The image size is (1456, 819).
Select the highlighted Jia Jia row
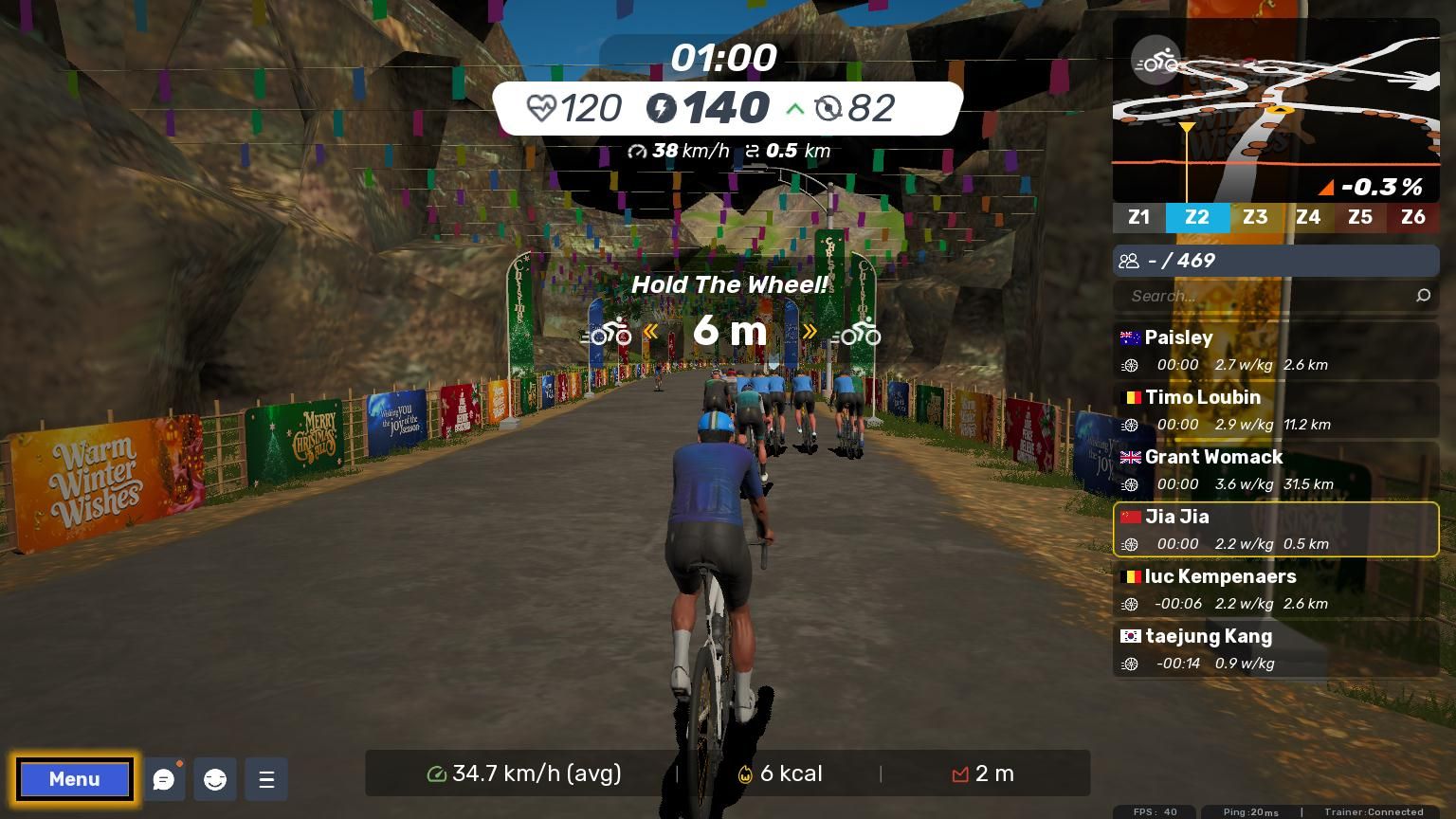pos(1276,529)
